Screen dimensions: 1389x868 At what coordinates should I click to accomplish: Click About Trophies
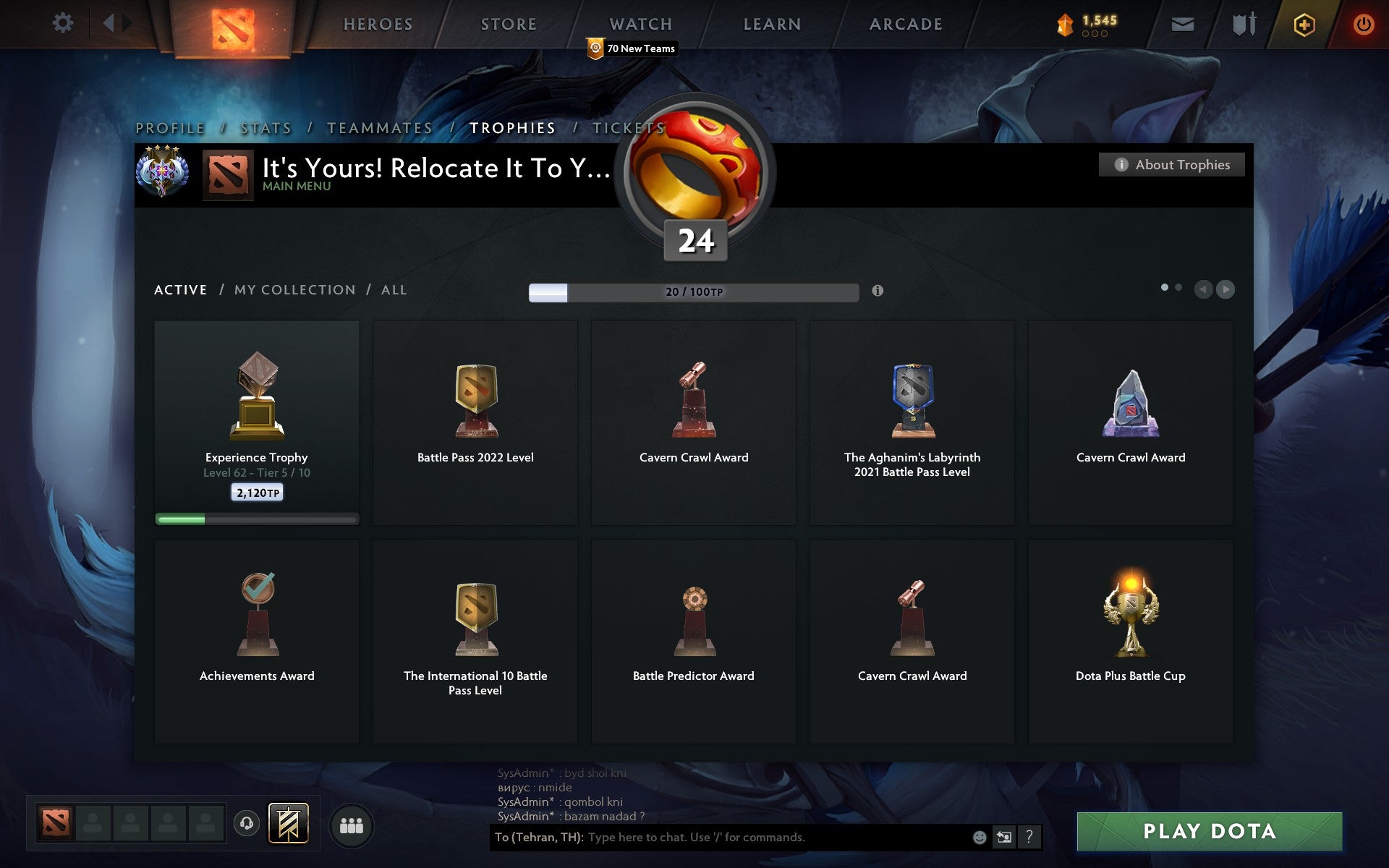1172,164
